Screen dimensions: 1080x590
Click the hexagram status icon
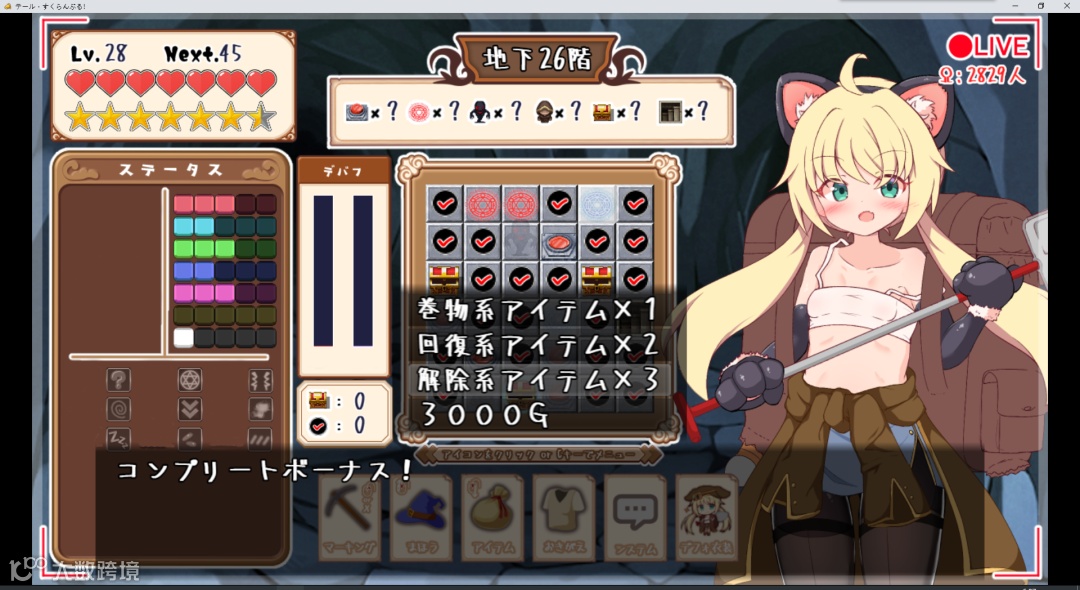click(189, 379)
